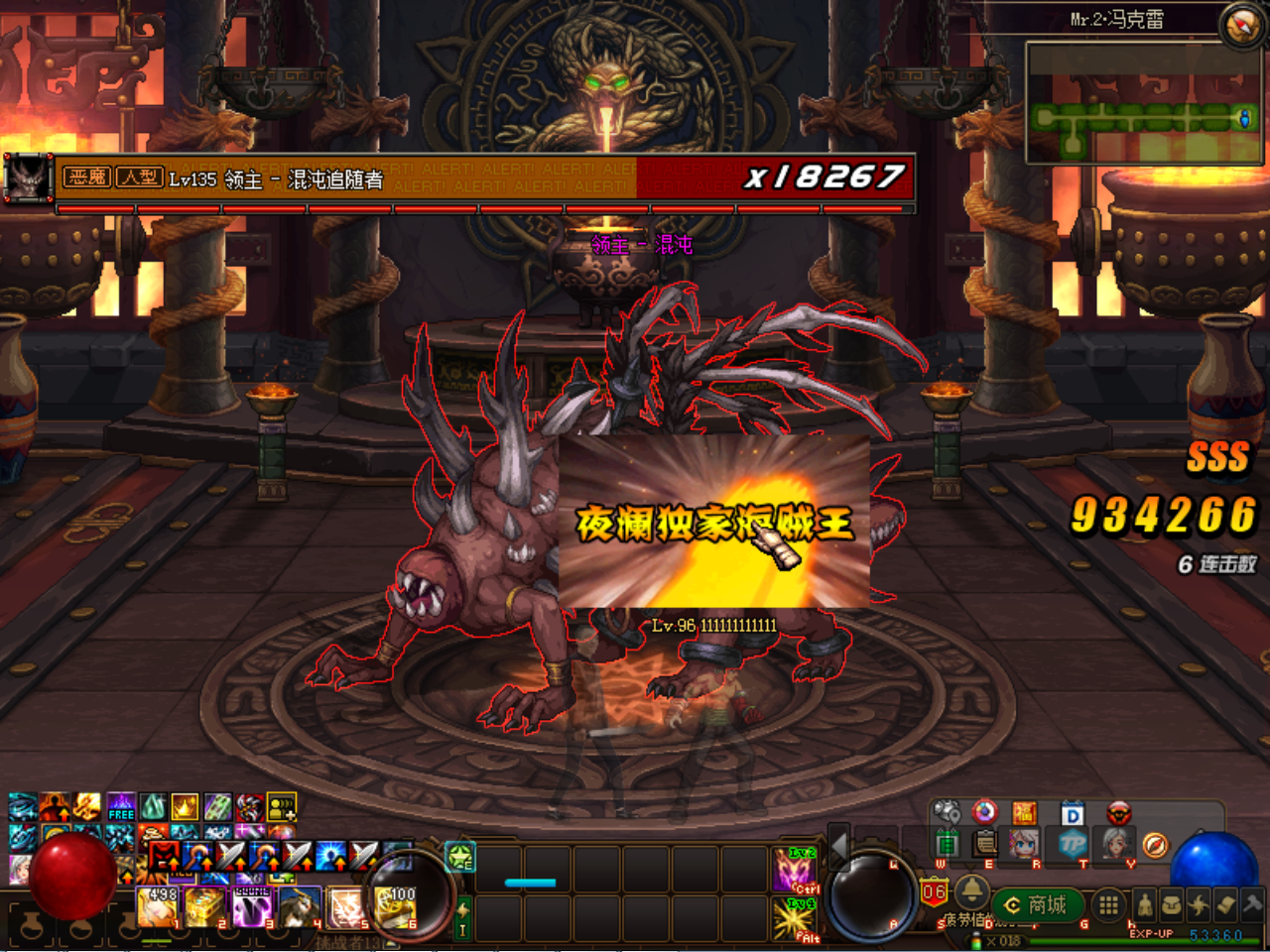Toggle the lightning icon above the I slot

click(461, 910)
